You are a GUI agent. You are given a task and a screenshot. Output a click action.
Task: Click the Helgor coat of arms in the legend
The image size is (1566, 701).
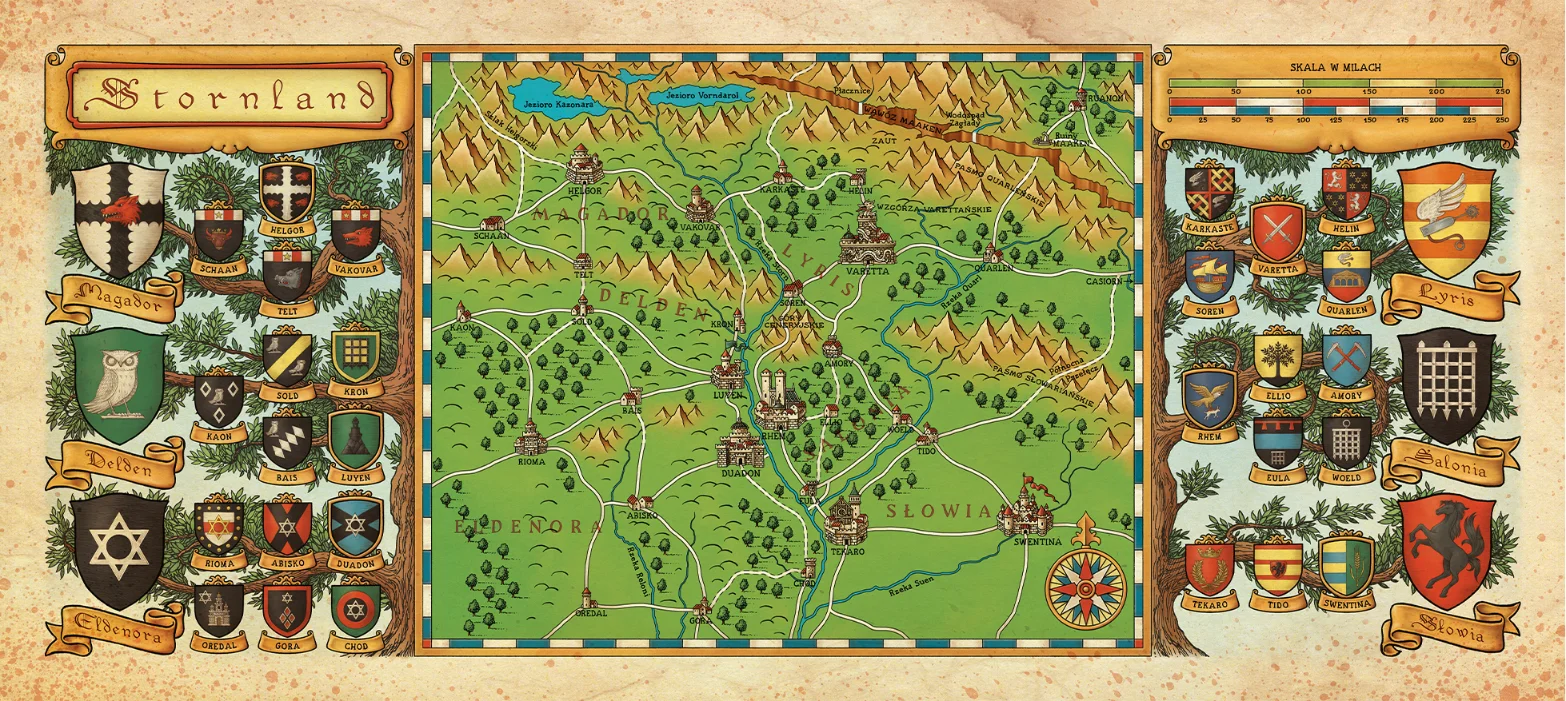[x=287, y=192]
